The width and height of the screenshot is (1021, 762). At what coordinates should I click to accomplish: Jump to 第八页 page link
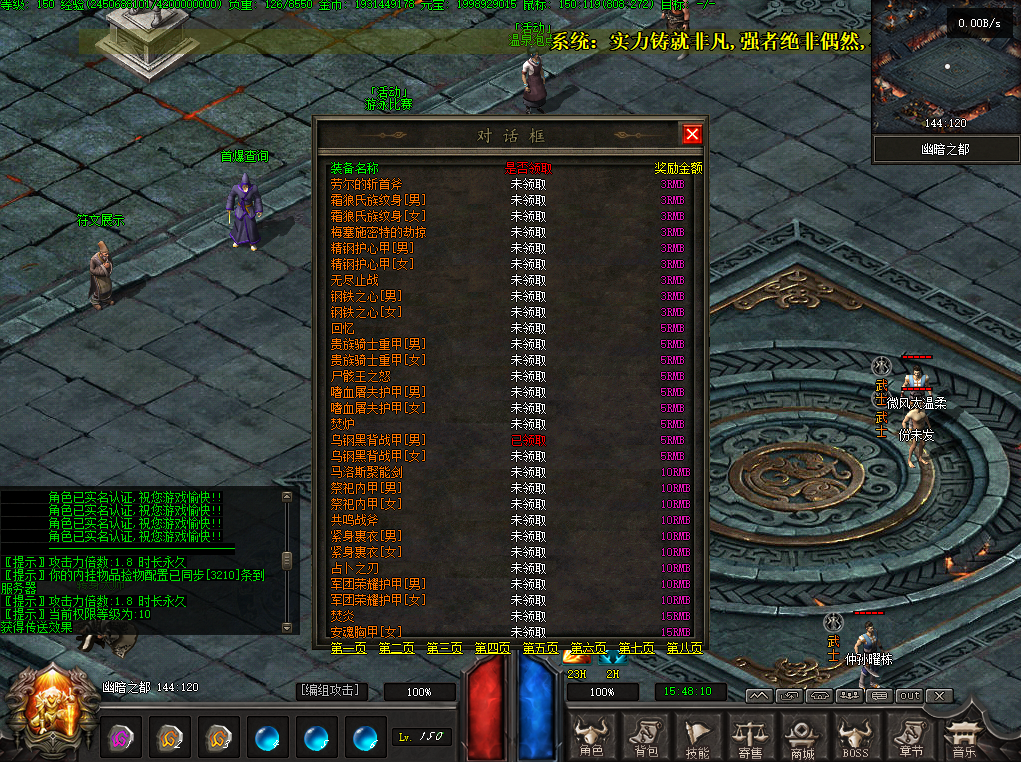point(685,648)
